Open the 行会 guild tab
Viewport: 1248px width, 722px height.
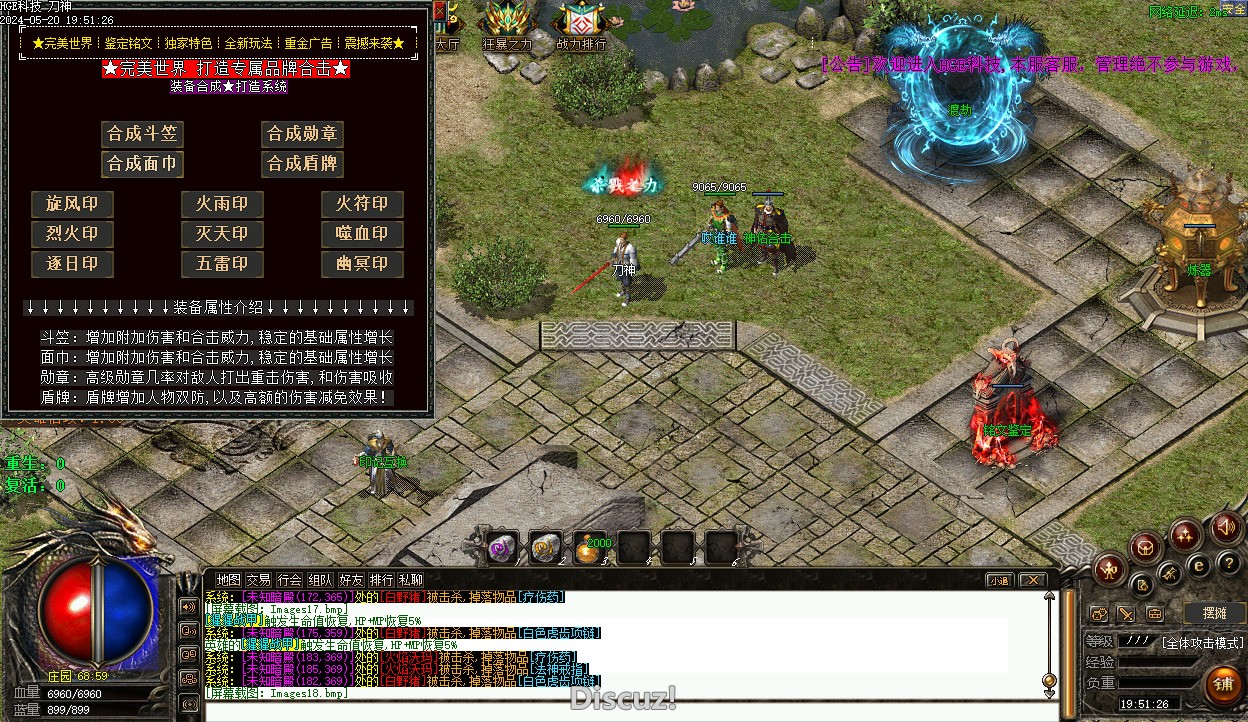(290, 580)
